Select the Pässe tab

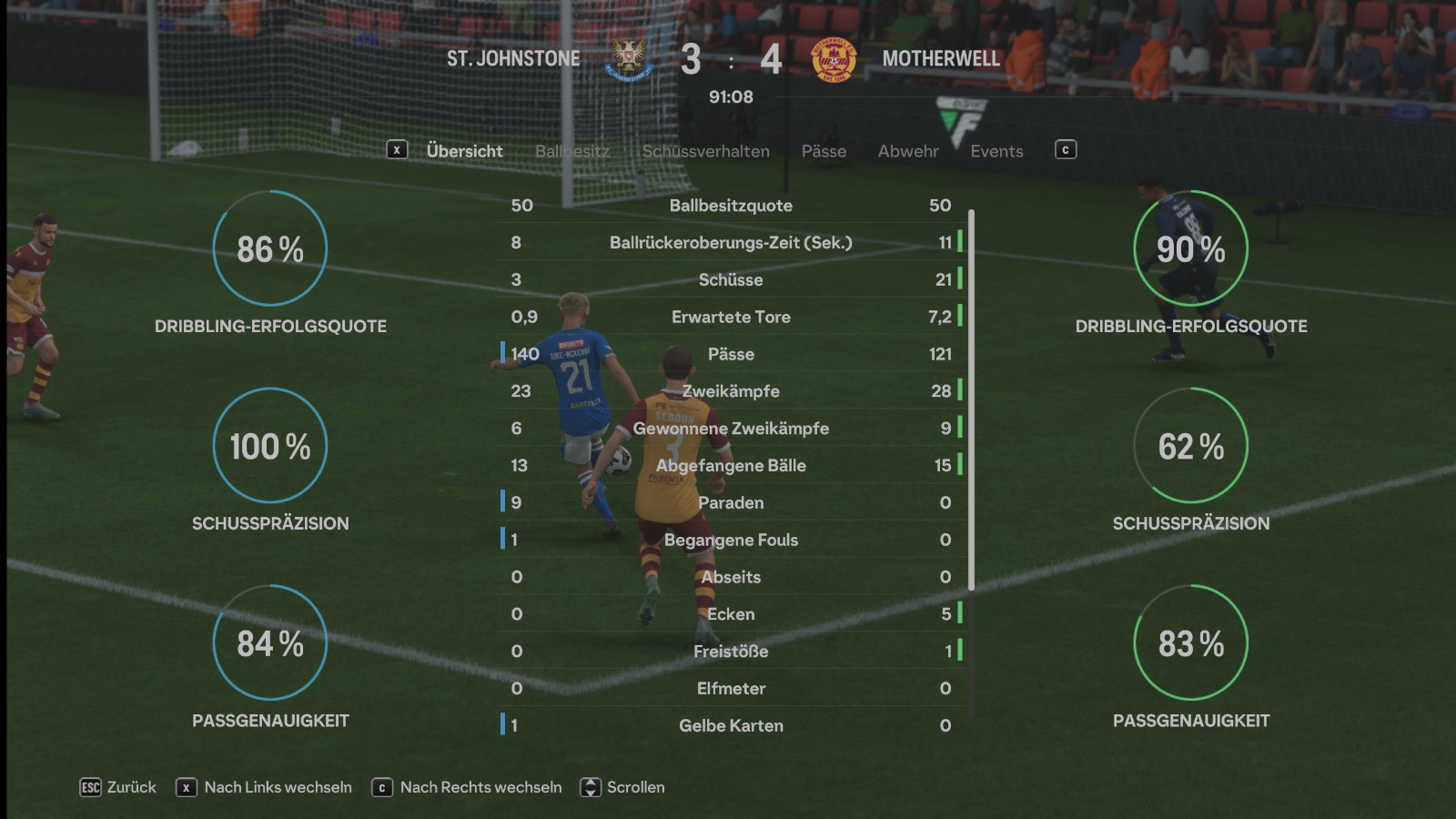pos(824,151)
